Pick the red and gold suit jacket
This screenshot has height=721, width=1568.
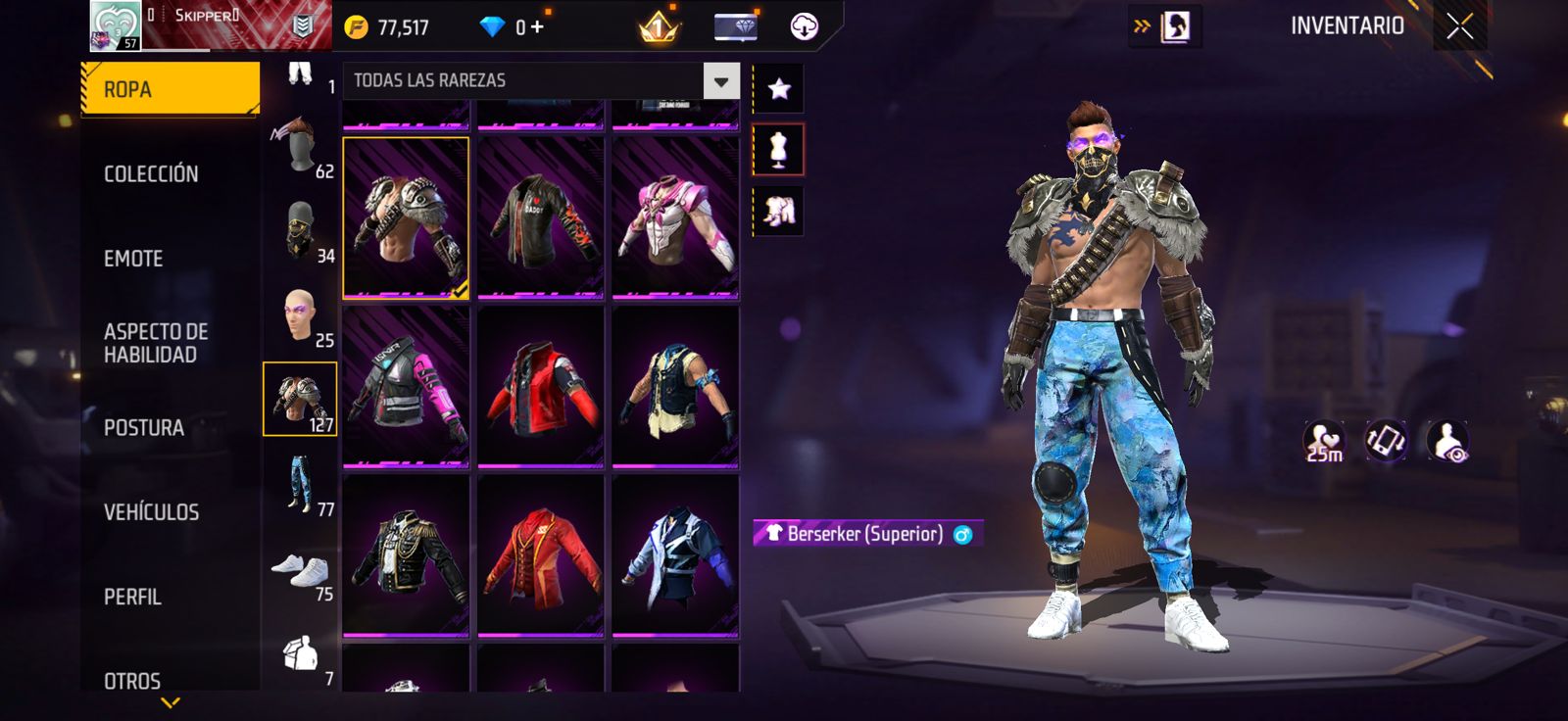click(x=540, y=555)
